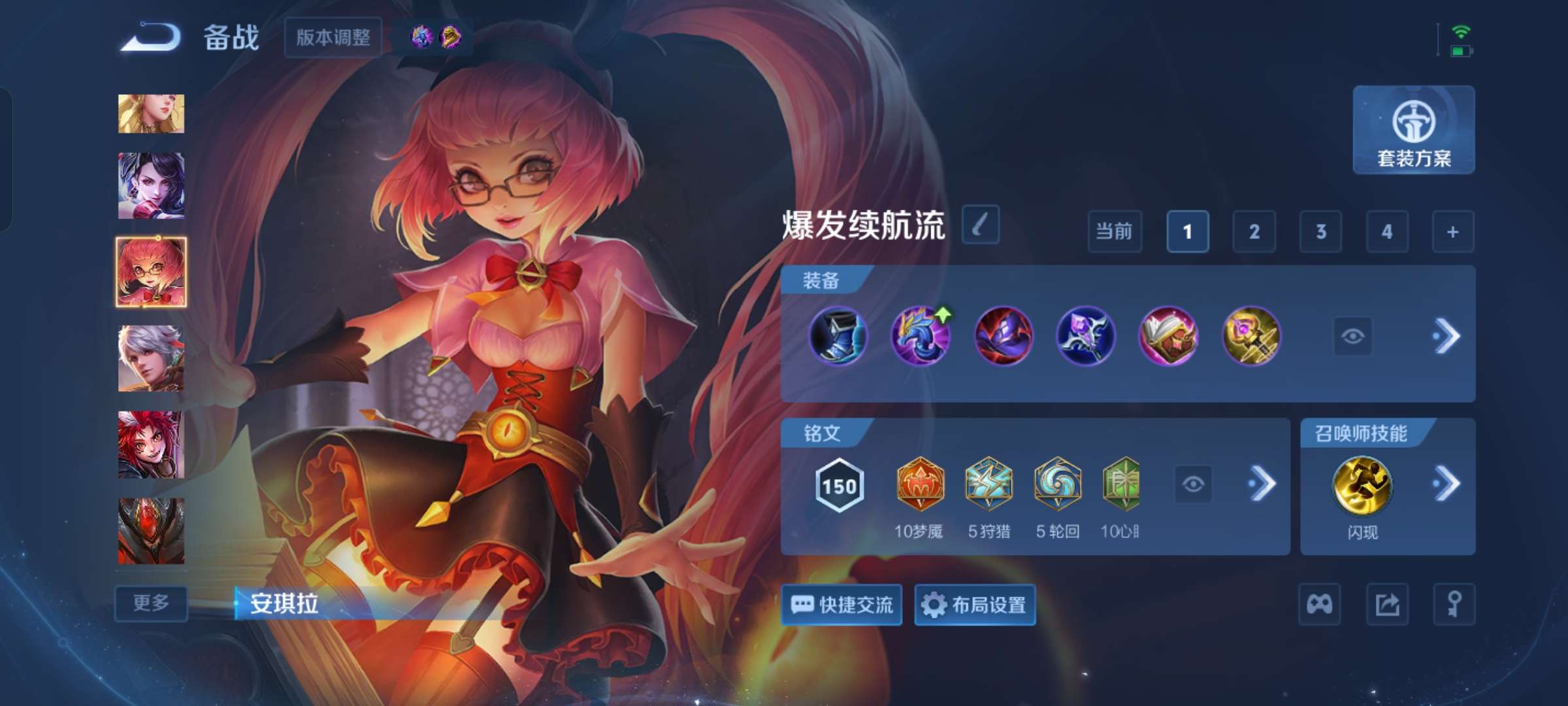The height and width of the screenshot is (706, 1568).
Task: Open 布局设置 layout settings
Action: point(975,606)
